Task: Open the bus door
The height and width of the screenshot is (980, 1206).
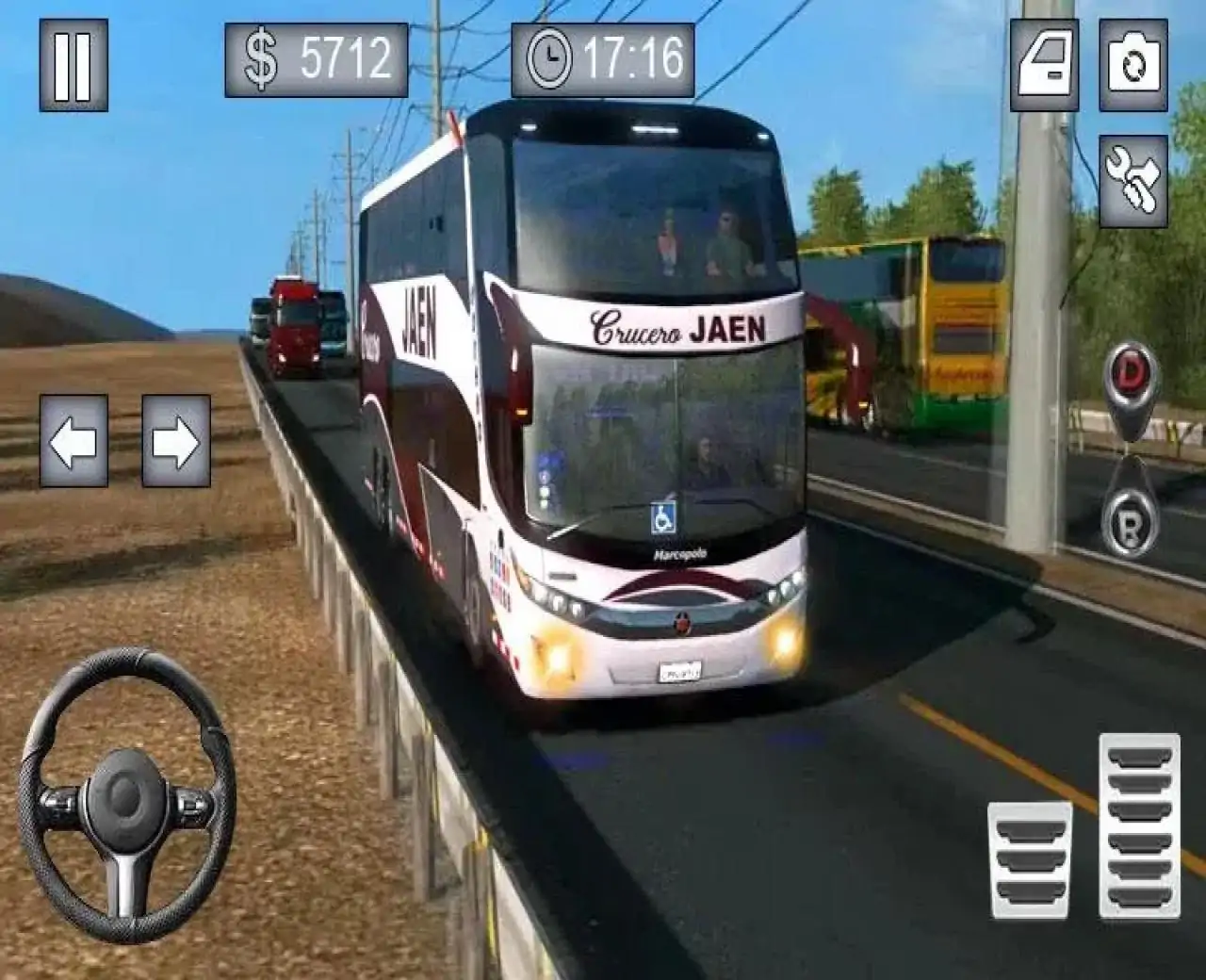Action: coord(1045,65)
